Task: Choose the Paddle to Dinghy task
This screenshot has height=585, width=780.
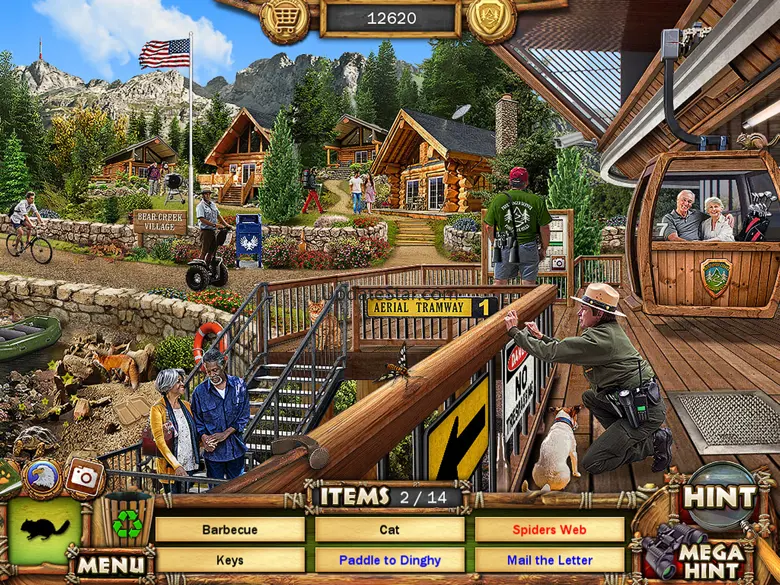Action: pos(390,560)
